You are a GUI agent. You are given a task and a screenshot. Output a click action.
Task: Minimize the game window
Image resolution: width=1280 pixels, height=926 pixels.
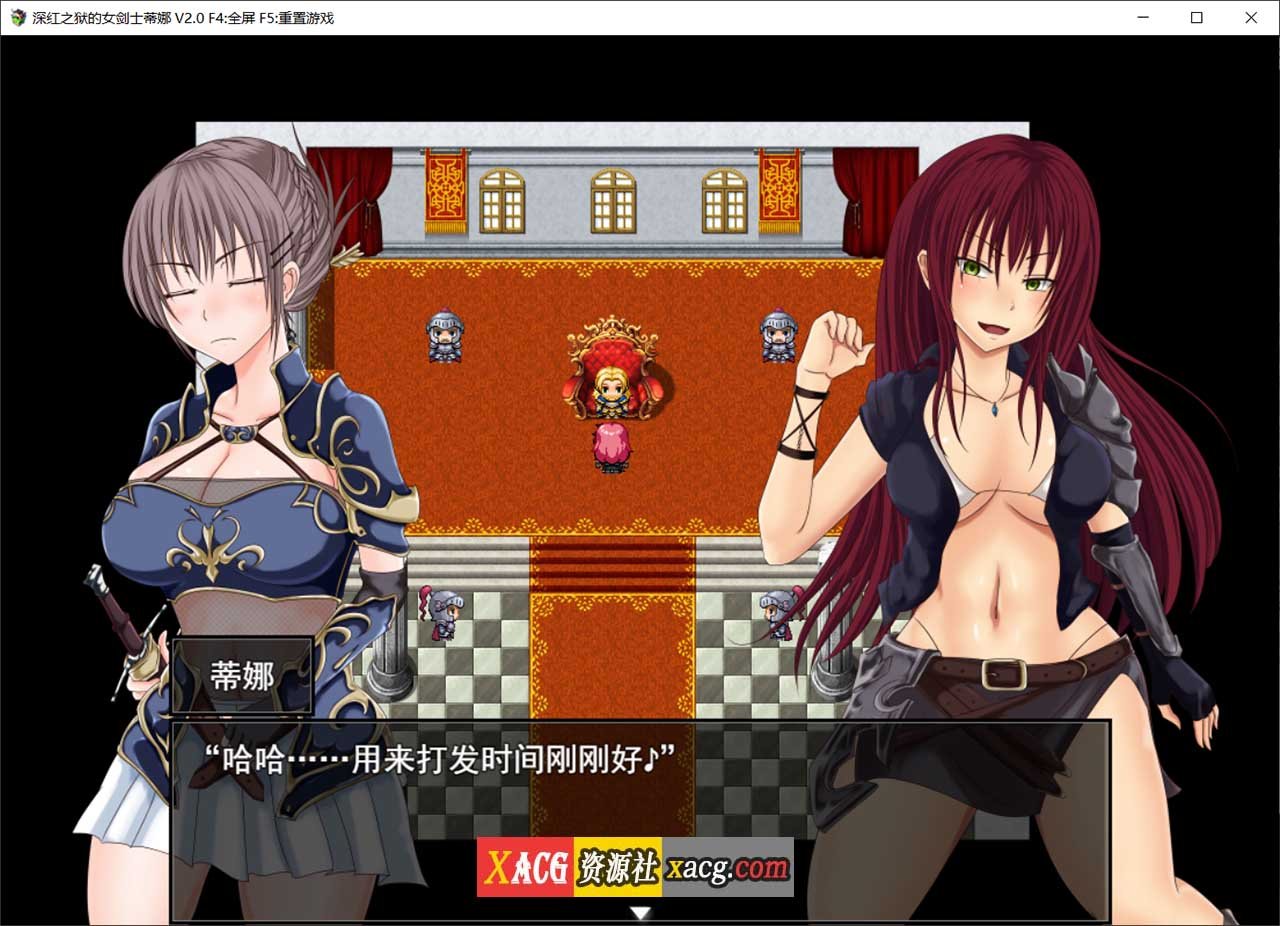1142,17
